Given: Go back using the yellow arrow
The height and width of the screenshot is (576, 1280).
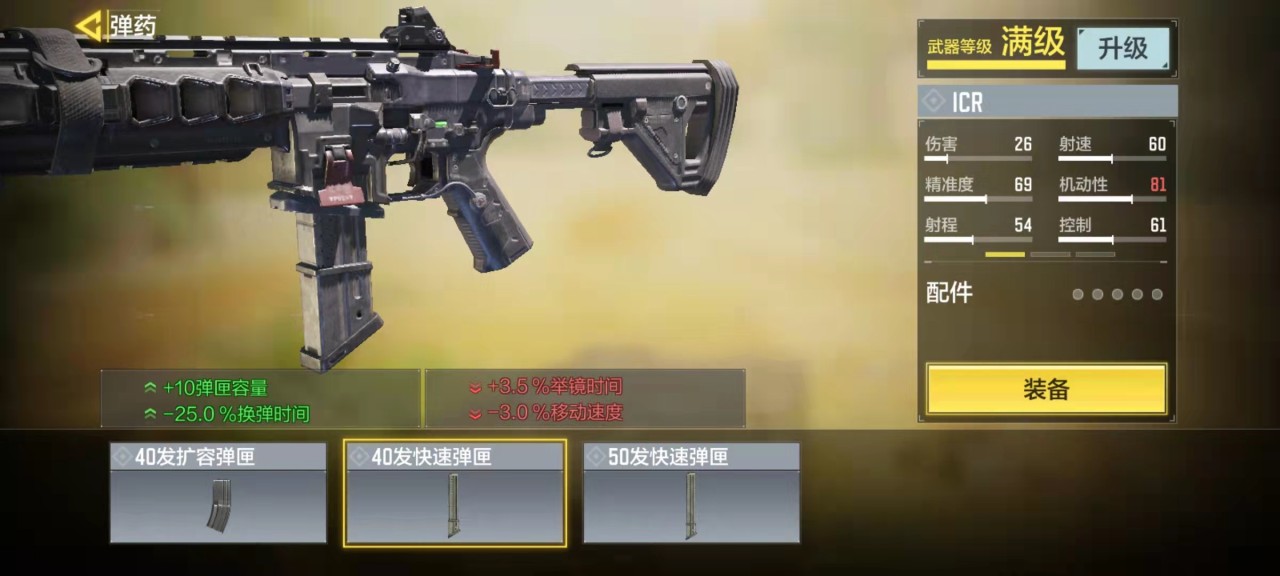Looking at the screenshot, I should point(90,25).
